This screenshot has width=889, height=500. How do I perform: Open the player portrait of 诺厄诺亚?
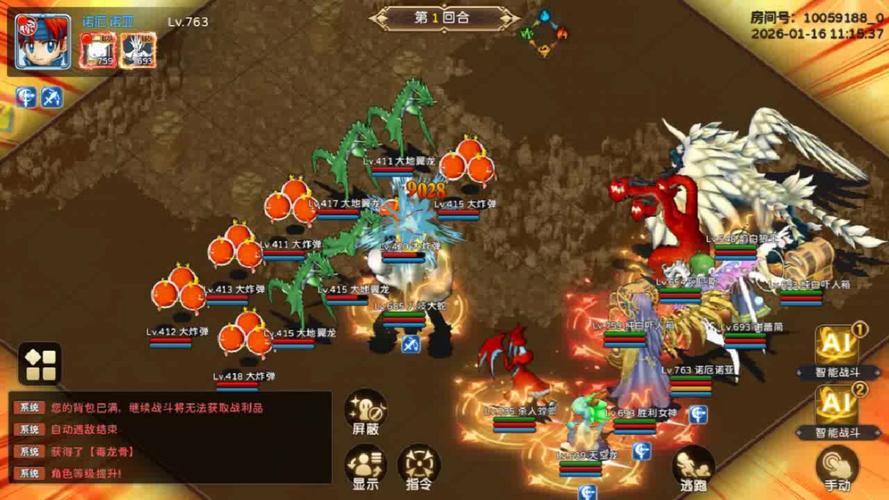[x=43, y=41]
